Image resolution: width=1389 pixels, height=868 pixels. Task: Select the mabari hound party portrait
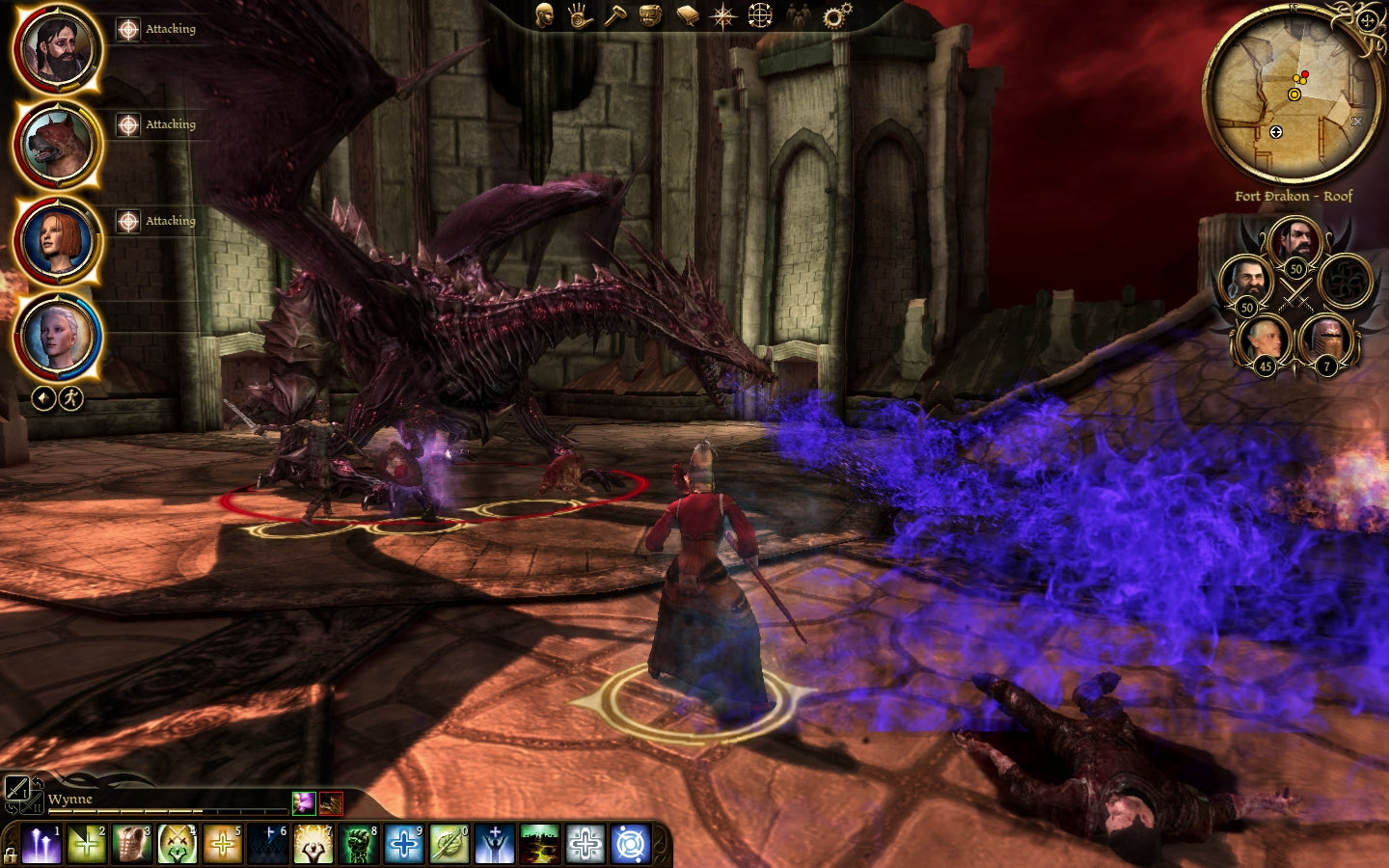click(57, 145)
